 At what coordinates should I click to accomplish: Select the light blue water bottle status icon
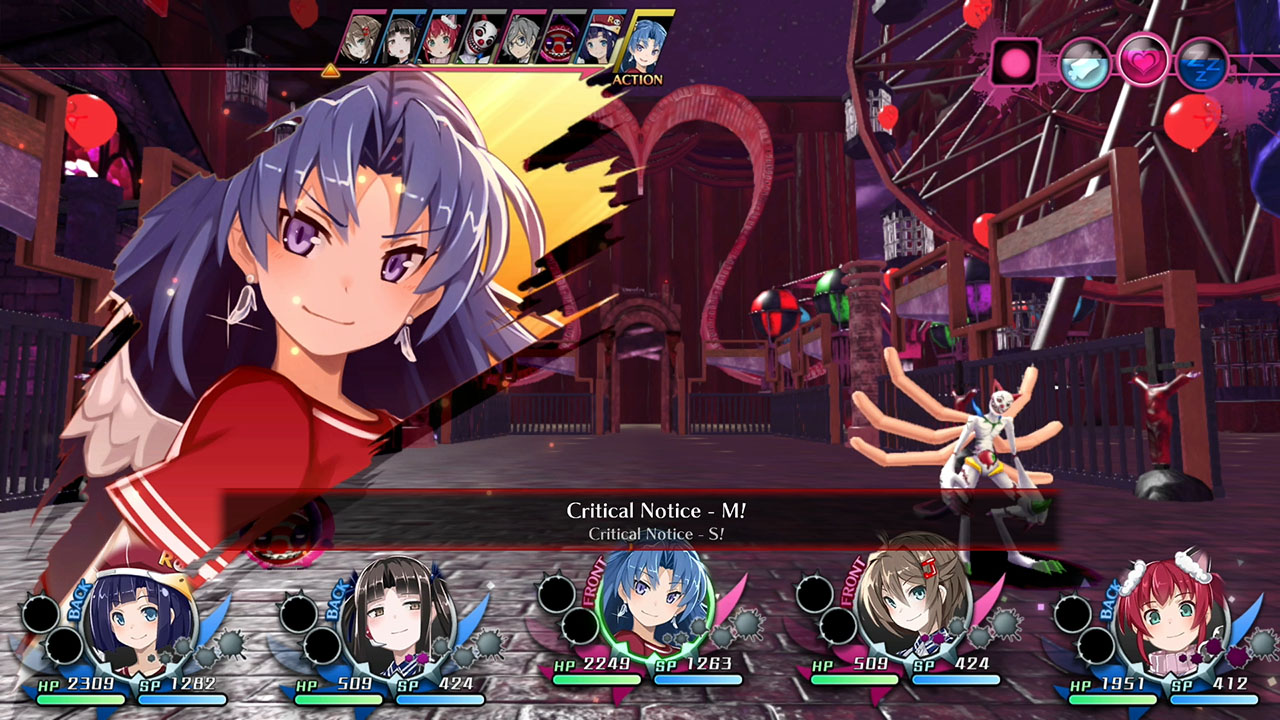[x=1083, y=60]
